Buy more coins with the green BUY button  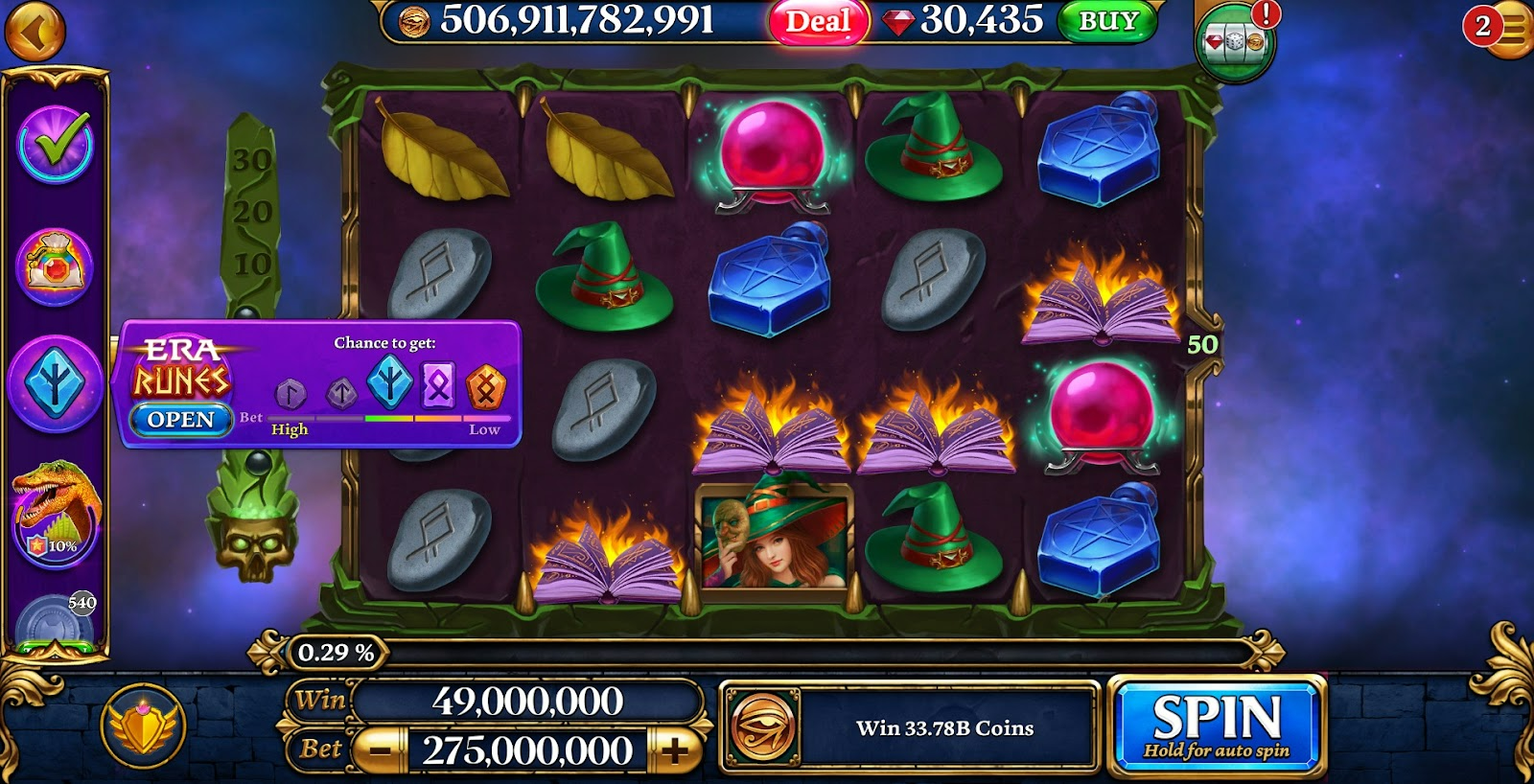(x=1108, y=21)
